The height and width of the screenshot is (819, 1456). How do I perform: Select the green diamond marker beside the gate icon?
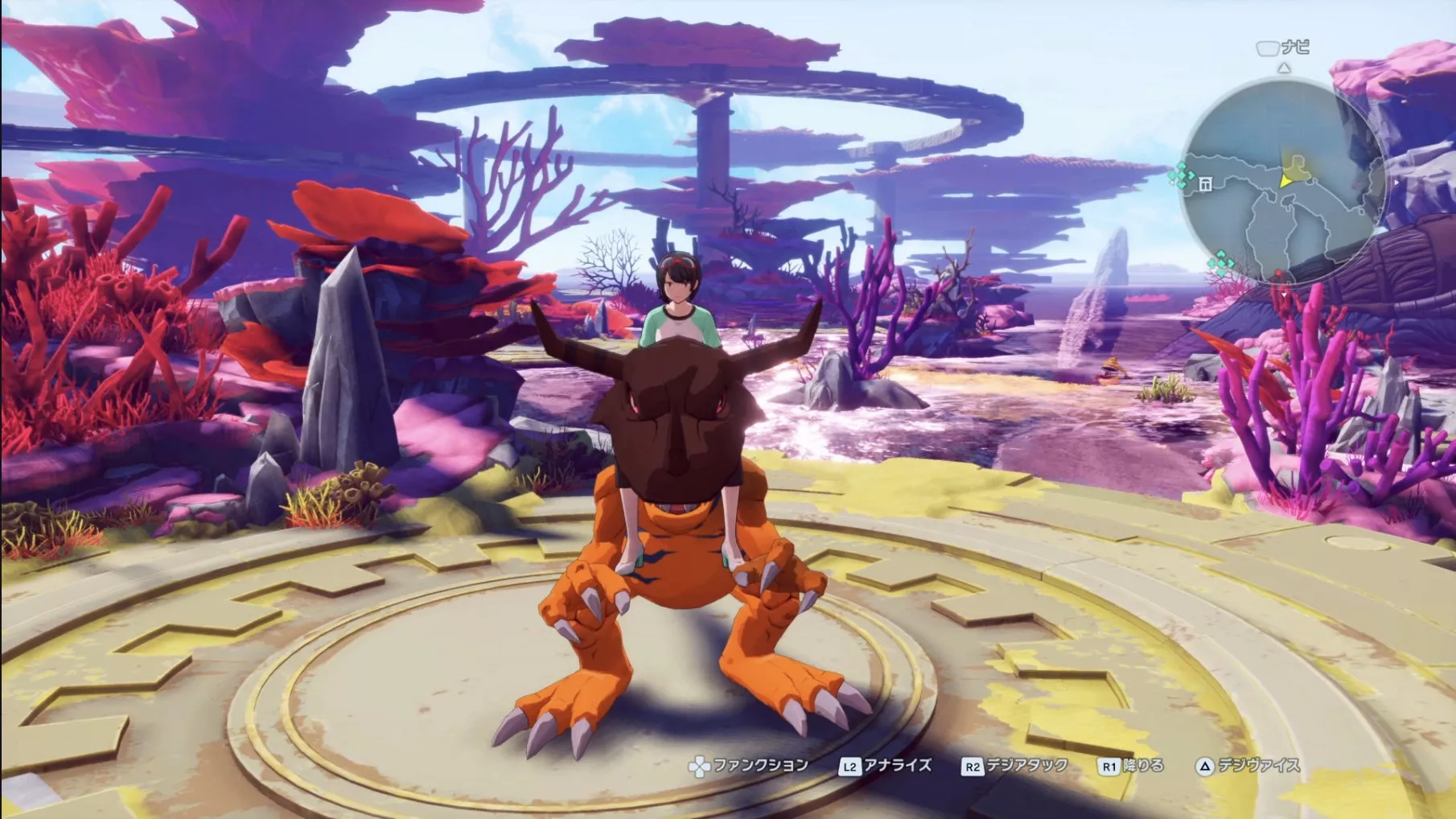(x=1181, y=174)
